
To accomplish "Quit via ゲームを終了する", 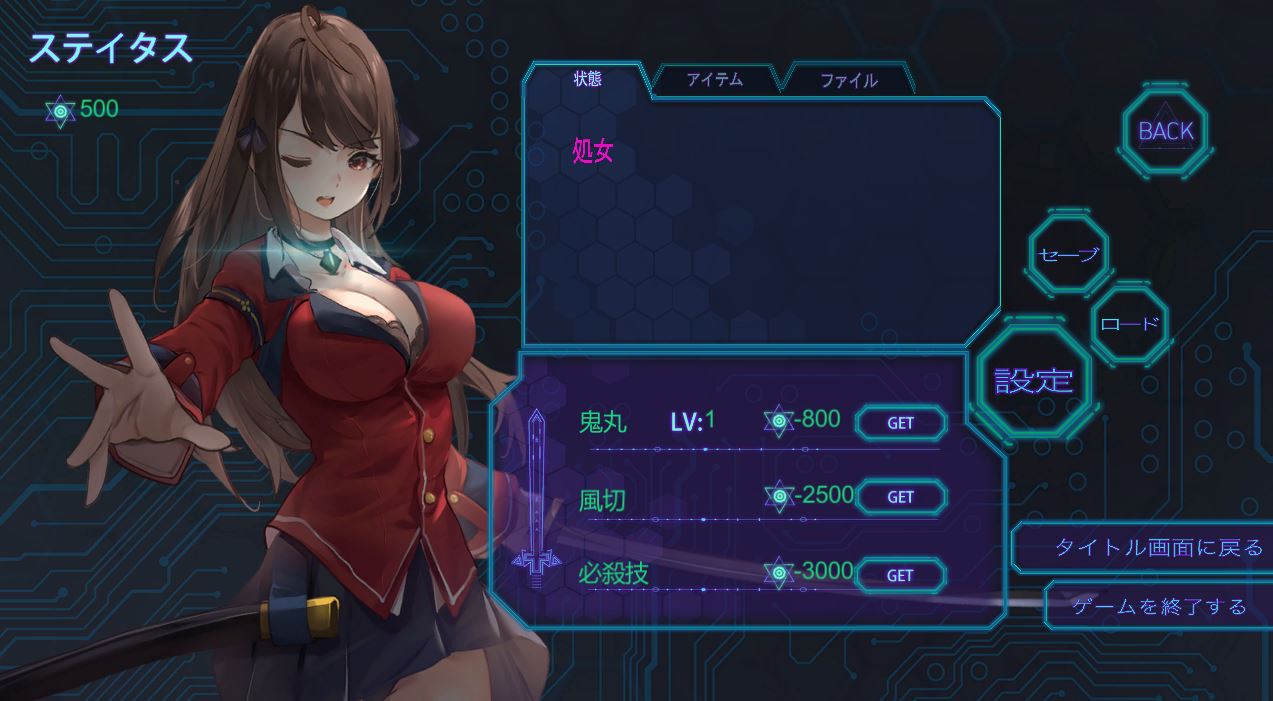I will click(x=1159, y=606).
